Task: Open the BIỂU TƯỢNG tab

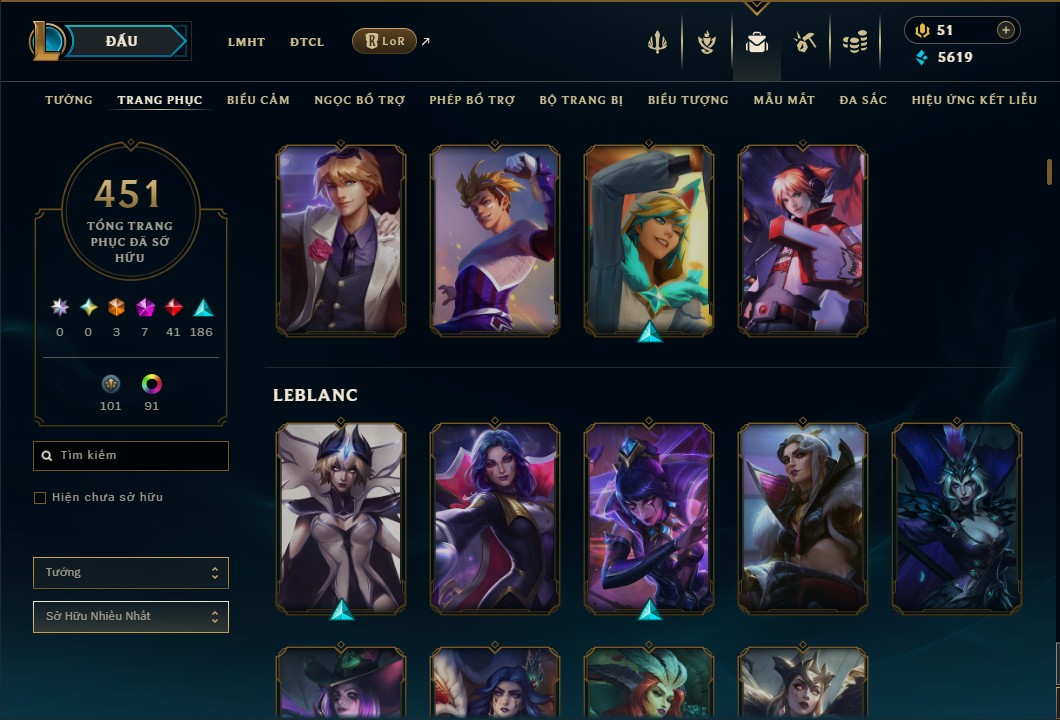Action: (x=688, y=100)
